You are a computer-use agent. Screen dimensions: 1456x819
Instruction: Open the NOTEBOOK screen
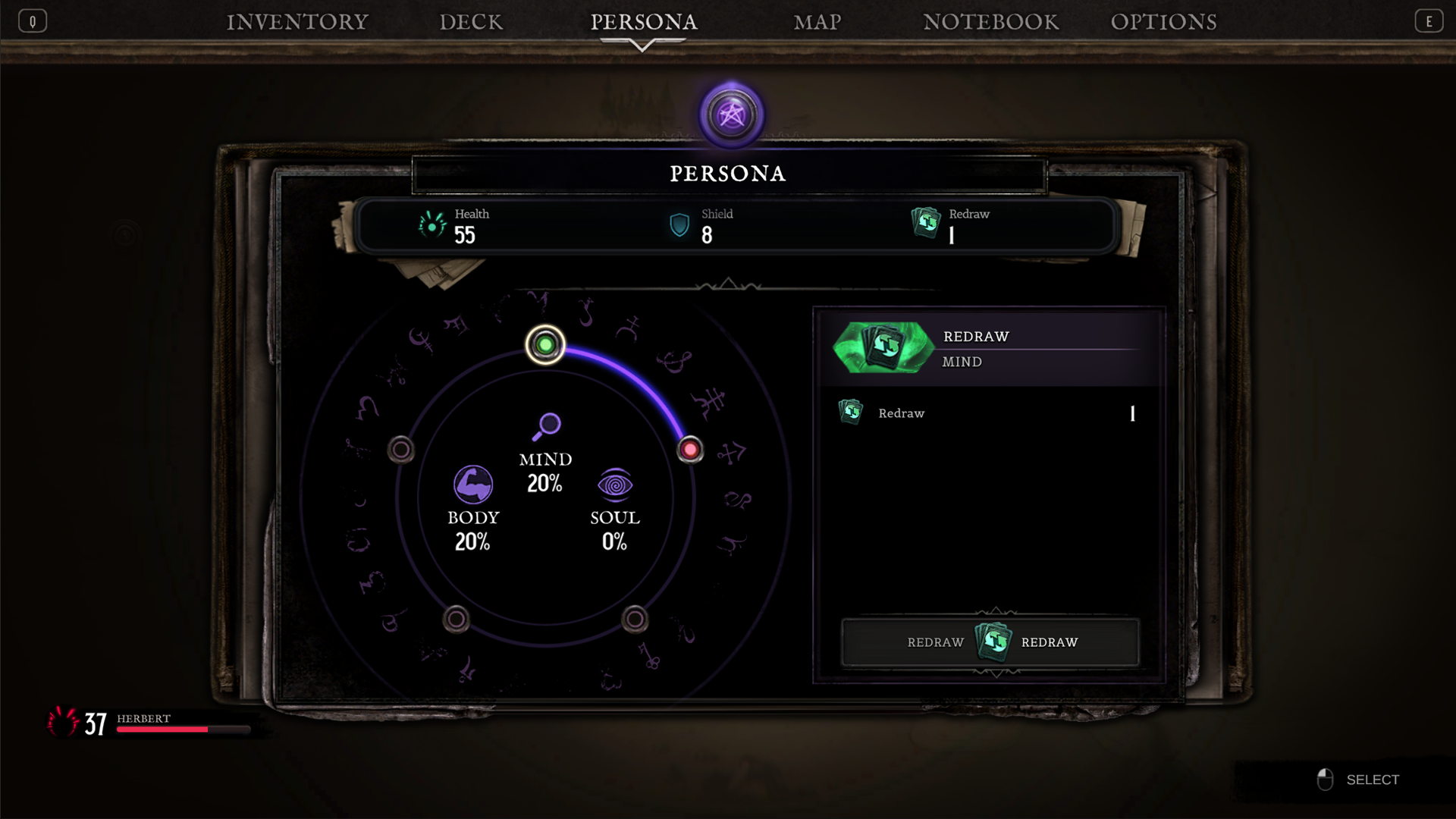990,22
